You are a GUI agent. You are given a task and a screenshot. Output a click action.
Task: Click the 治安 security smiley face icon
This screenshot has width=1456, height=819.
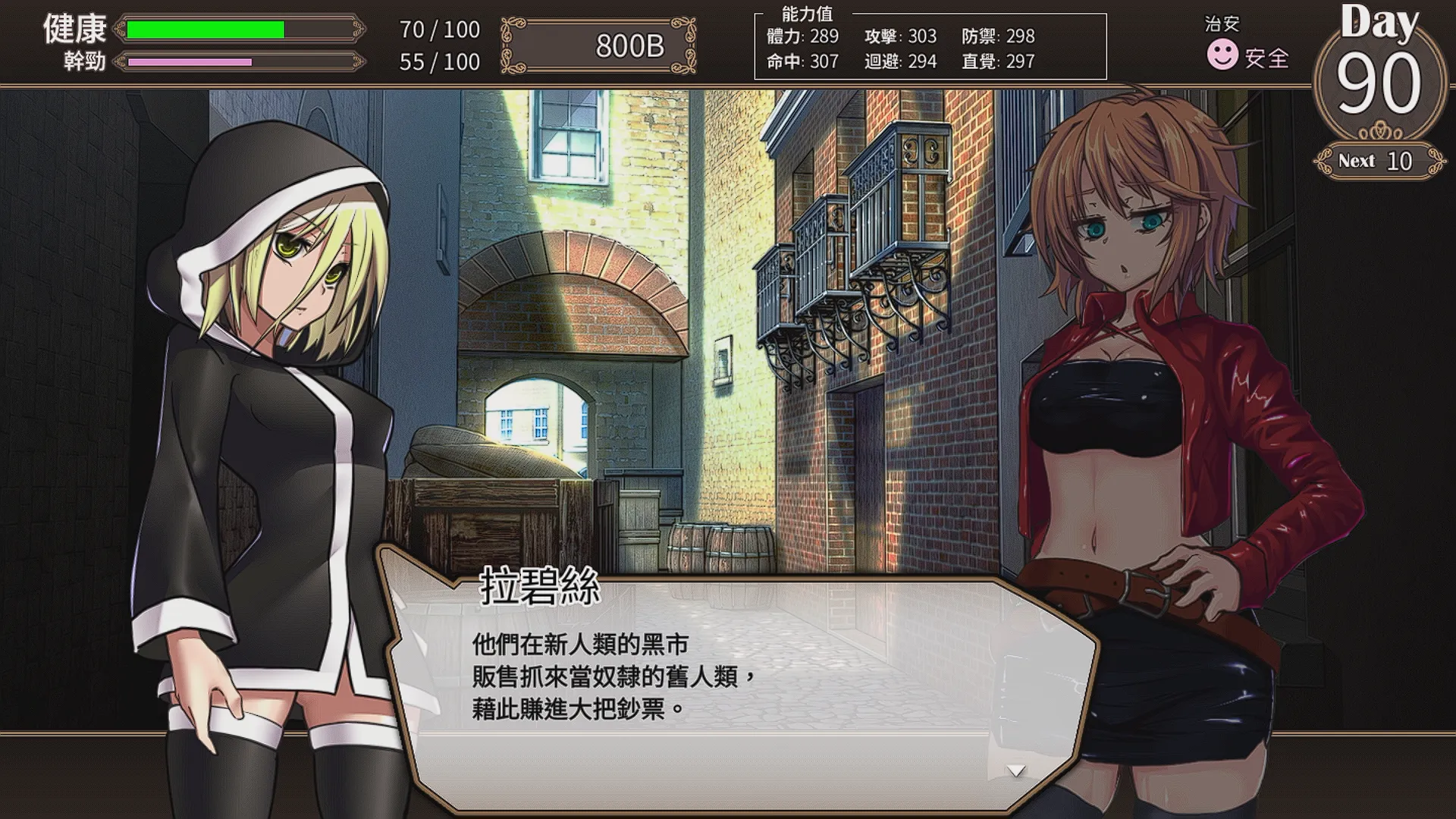pyautogui.click(x=1223, y=53)
